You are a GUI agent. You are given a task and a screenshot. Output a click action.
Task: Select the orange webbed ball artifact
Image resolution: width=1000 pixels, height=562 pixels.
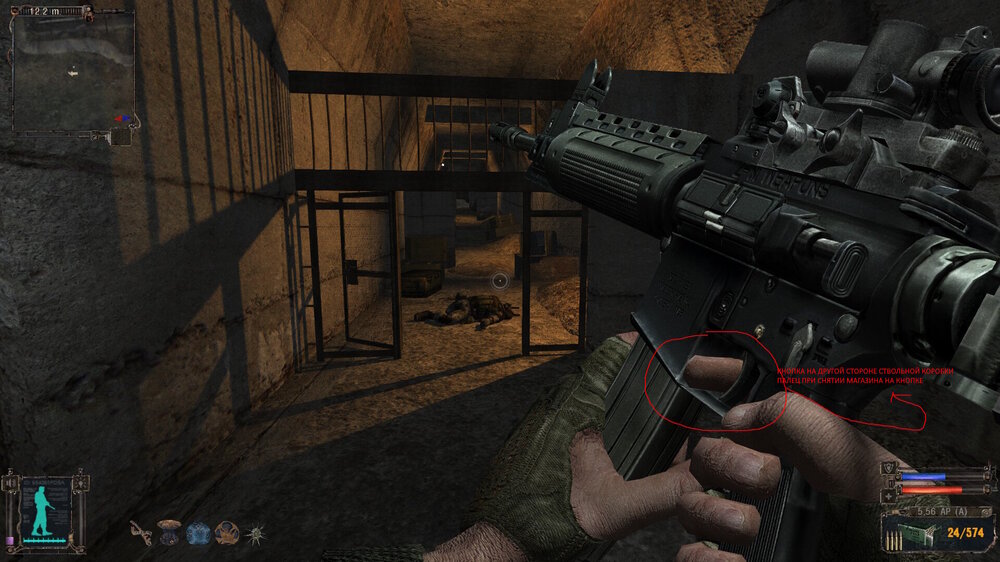[x=227, y=533]
